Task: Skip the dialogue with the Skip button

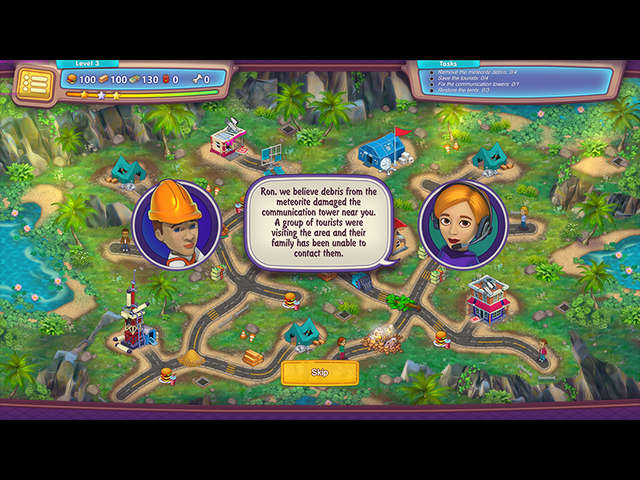Action: pos(319,372)
